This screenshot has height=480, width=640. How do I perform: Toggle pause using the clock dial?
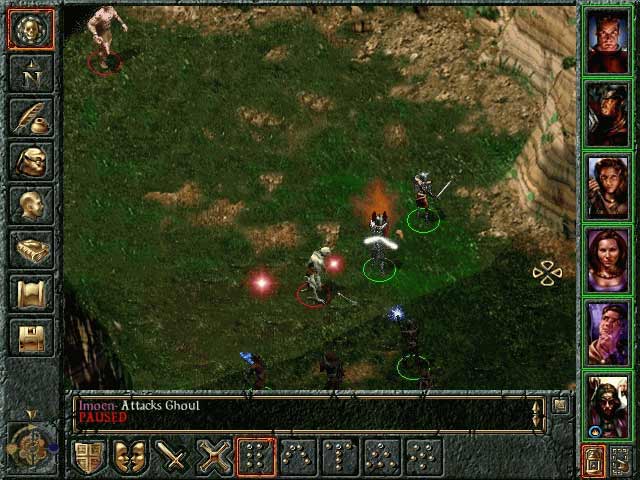point(29,442)
